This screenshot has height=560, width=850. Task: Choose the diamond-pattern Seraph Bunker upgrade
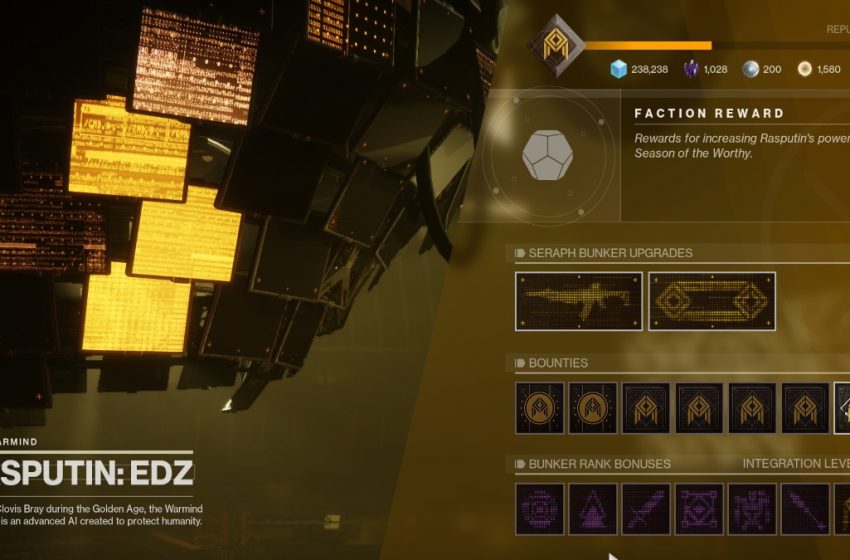point(712,301)
